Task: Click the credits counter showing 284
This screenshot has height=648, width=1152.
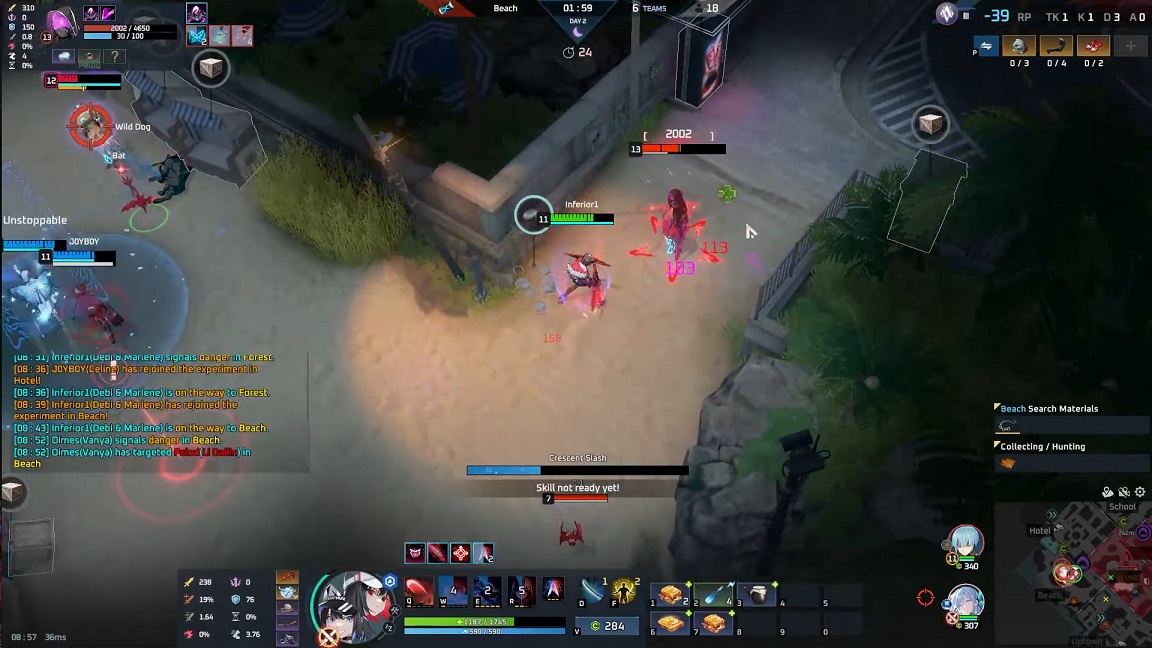Action: 606,626
